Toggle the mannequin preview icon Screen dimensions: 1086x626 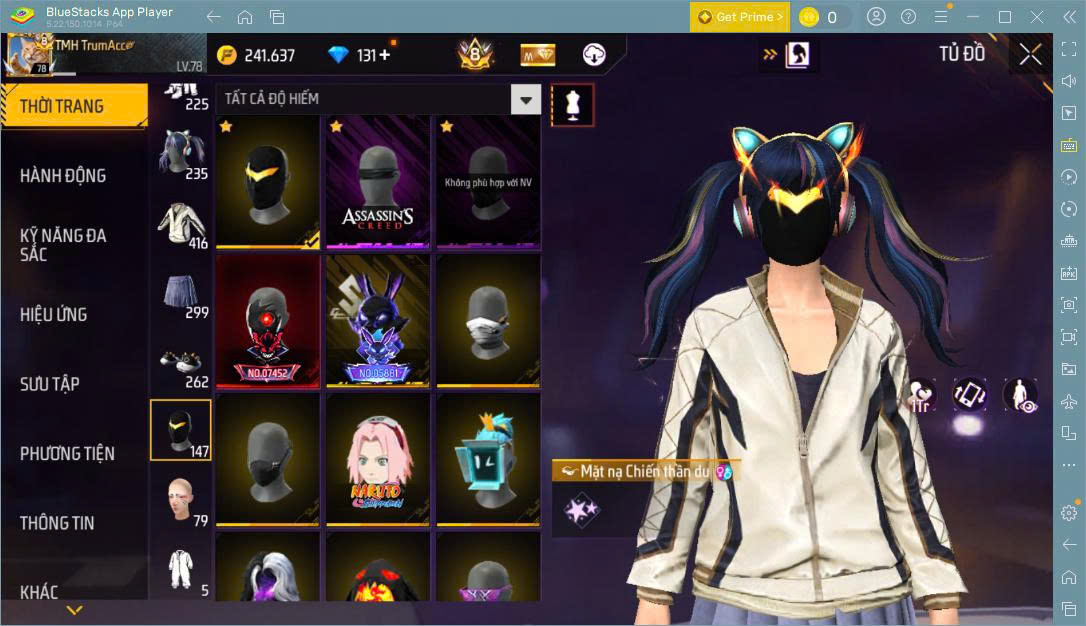[x=573, y=104]
